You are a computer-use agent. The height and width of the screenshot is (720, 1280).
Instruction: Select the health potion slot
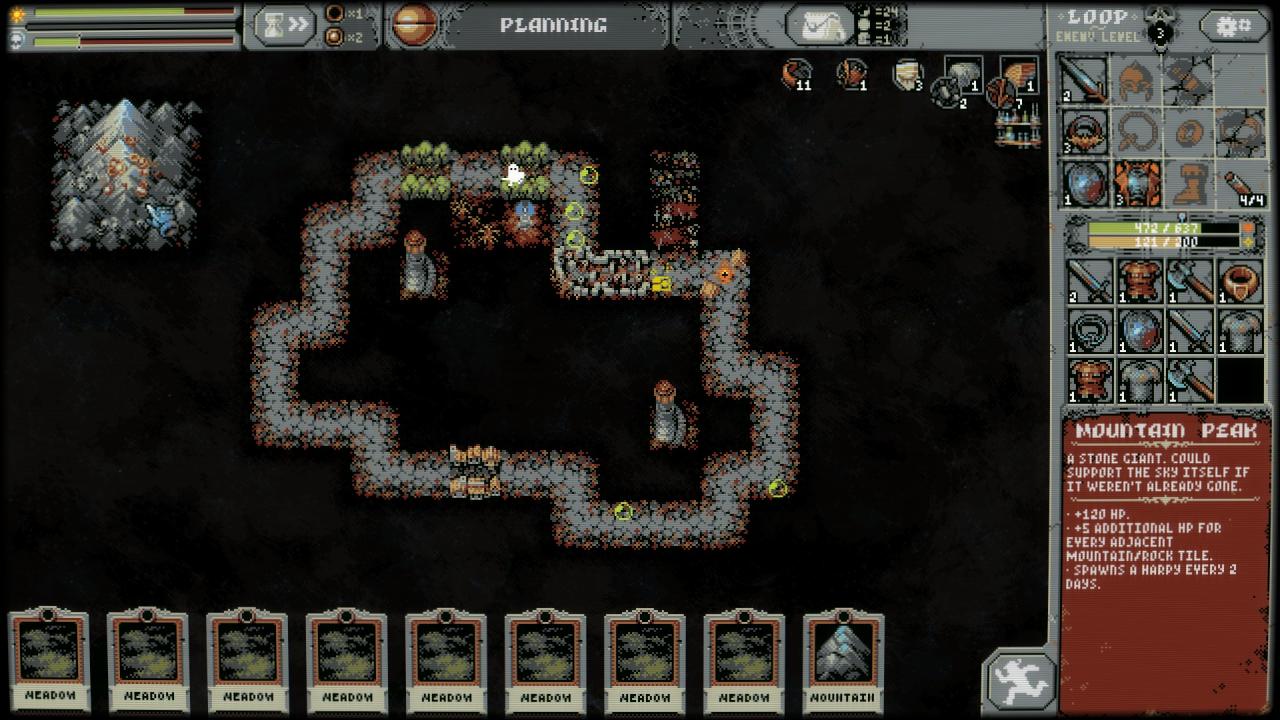tap(1241, 185)
